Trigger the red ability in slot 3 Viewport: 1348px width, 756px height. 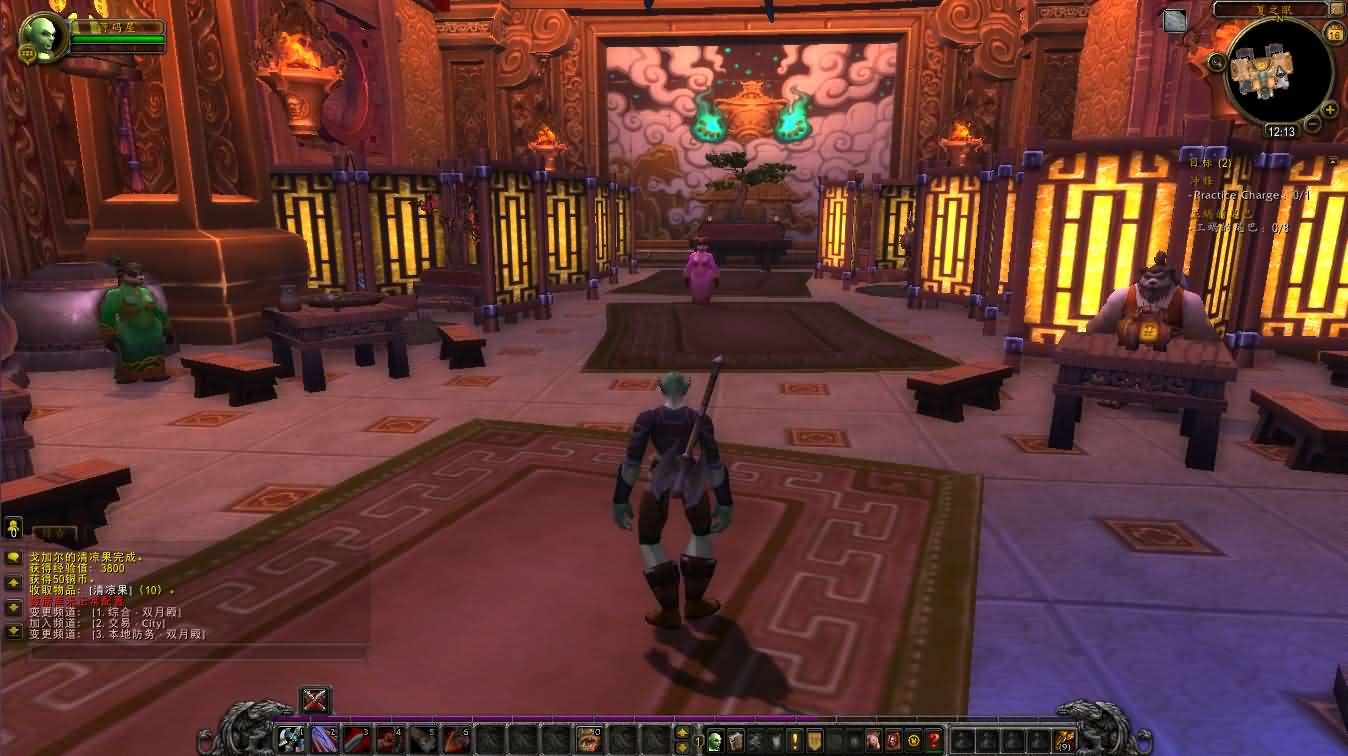click(x=357, y=740)
